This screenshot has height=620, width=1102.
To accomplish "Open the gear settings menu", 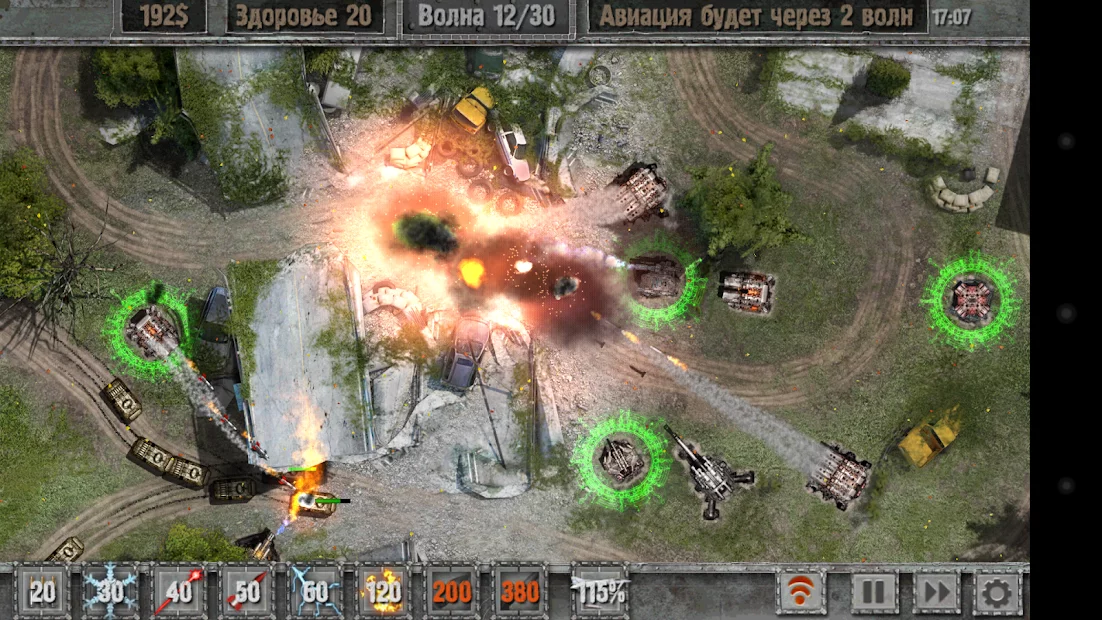I will [997, 592].
